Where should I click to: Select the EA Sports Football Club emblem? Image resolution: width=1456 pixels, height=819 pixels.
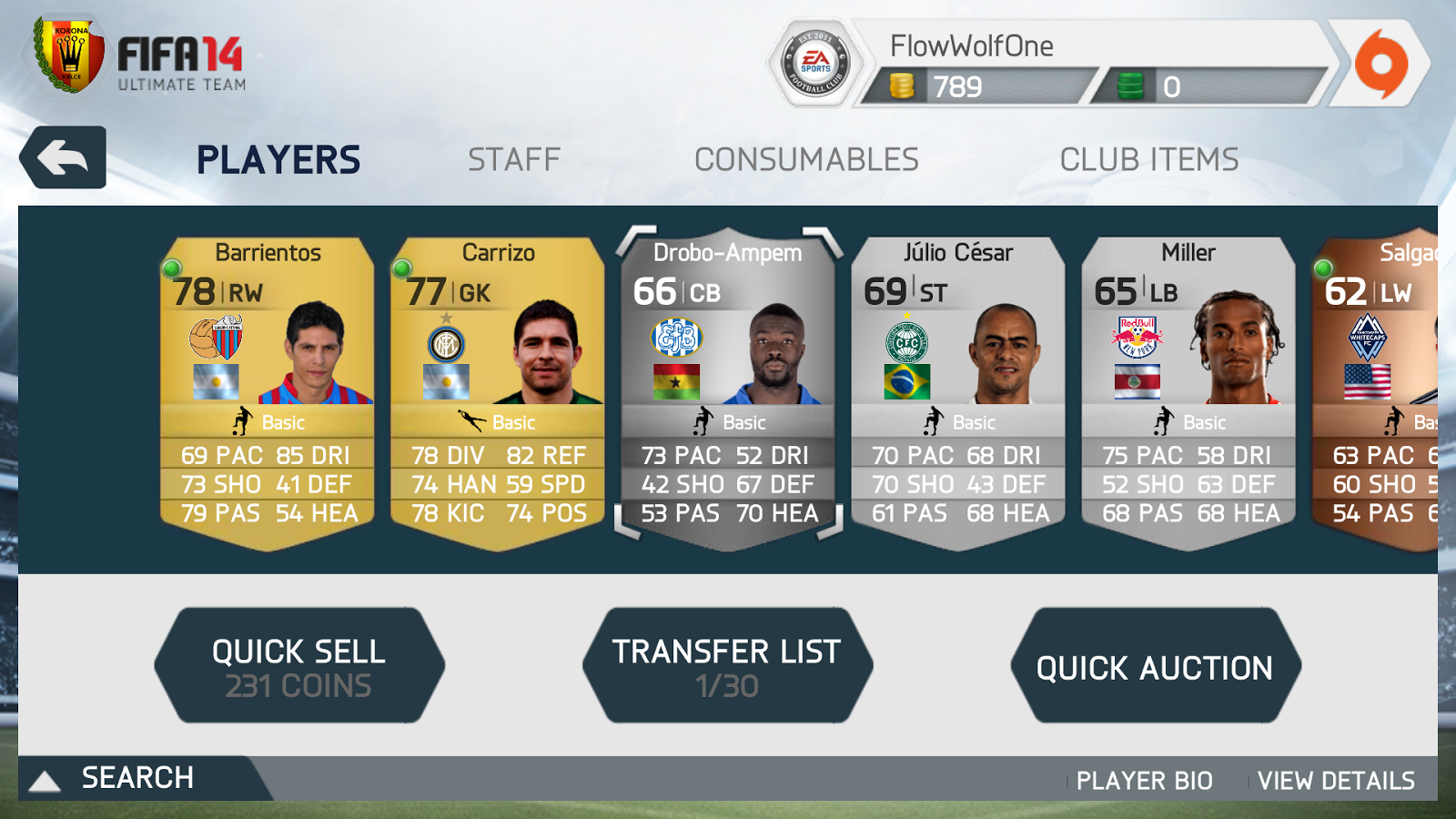pyautogui.click(x=814, y=59)
